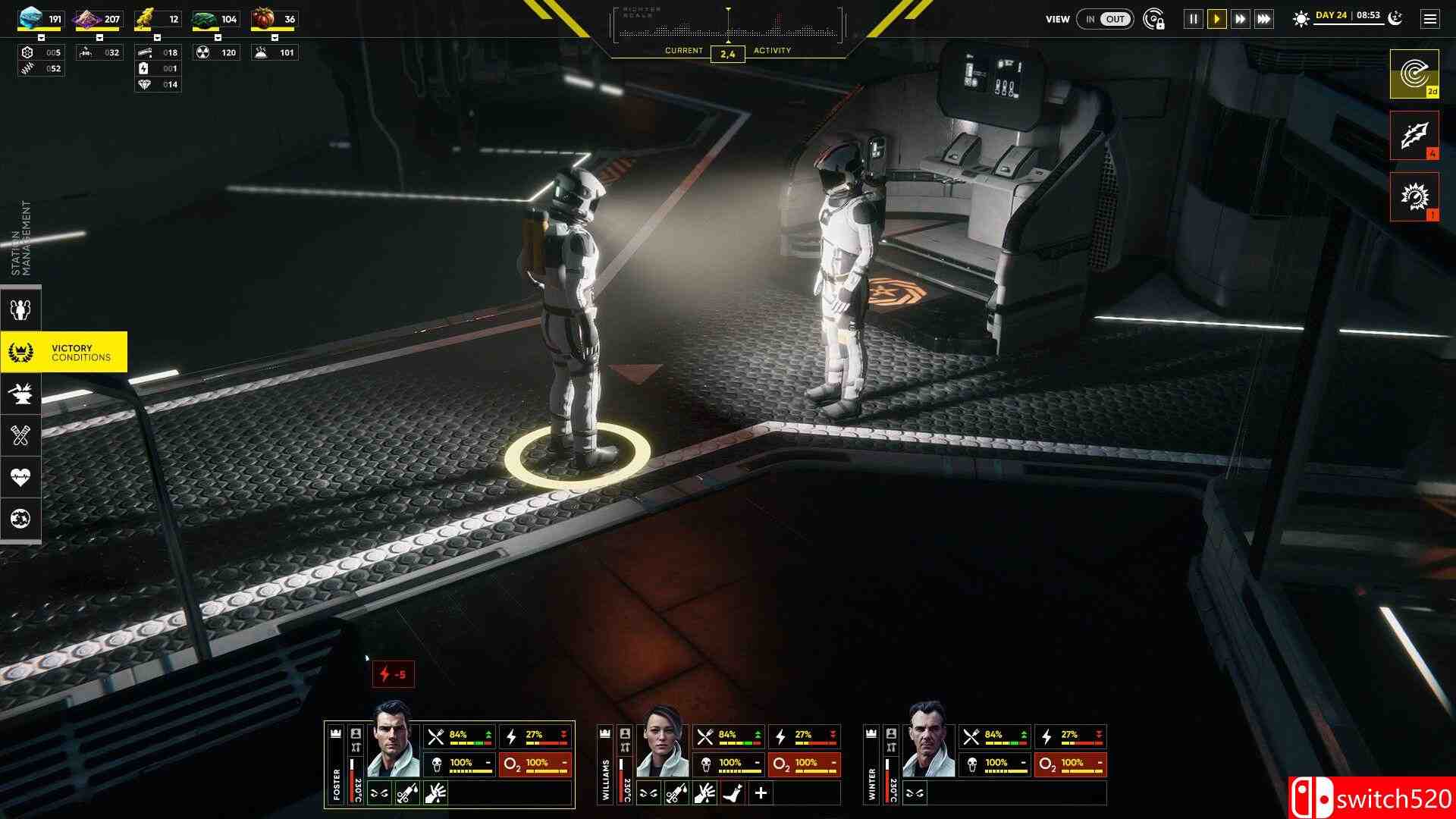This screenshot has height=819, width=1456.
Task: Set game speed to double fast-forward
Action: (1241, 19)
